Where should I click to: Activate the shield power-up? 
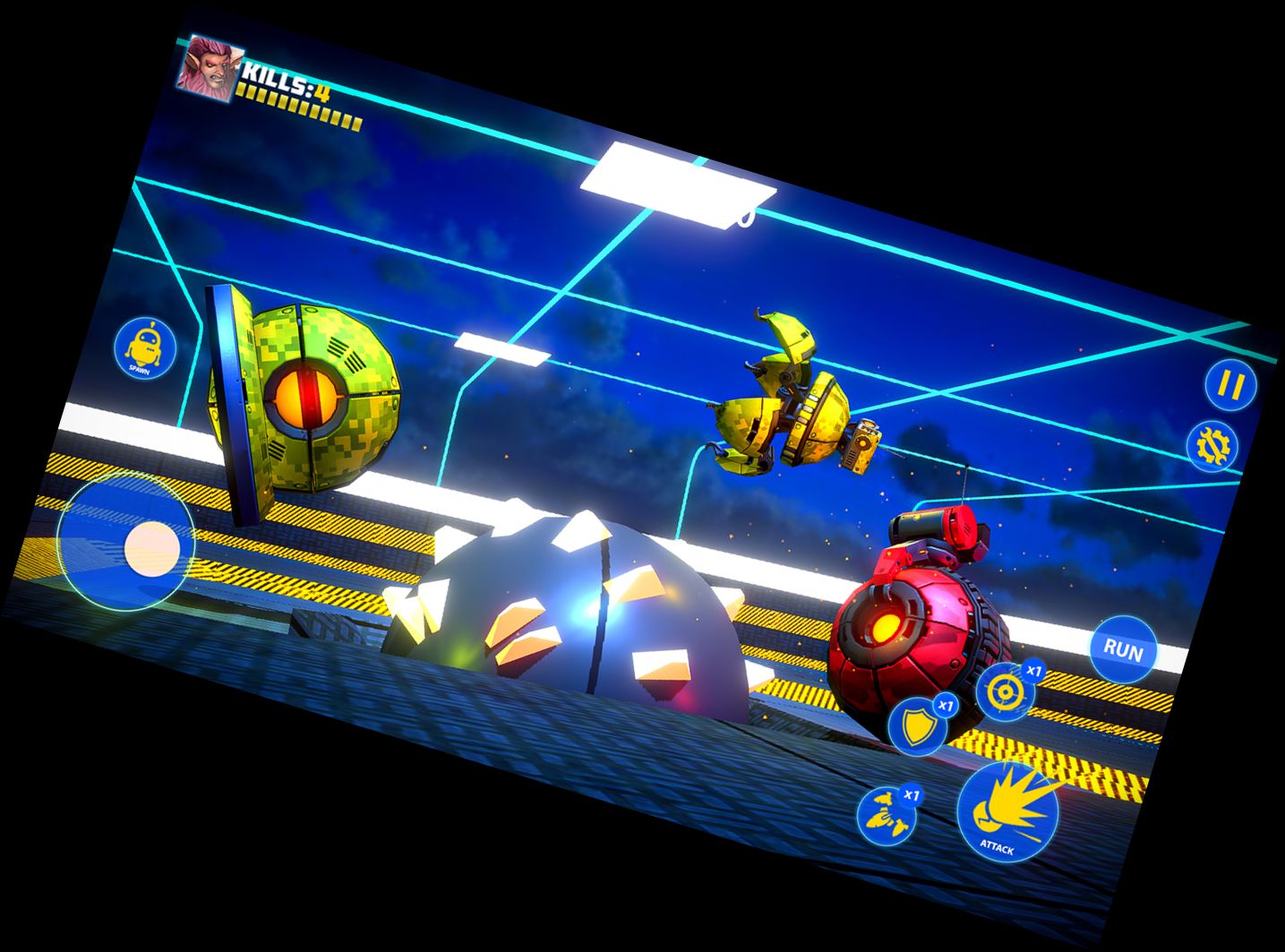click(x=918, y=726)
